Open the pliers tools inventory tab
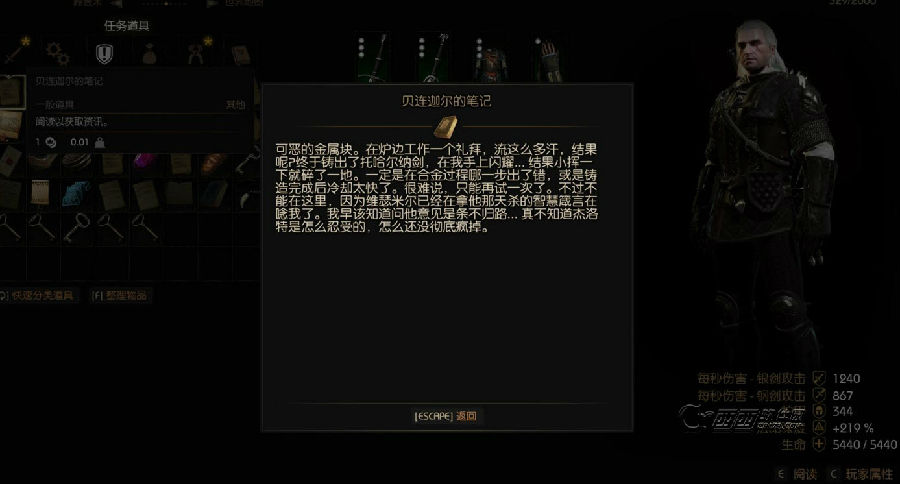The image size is (900, 484). click(195, 52)
